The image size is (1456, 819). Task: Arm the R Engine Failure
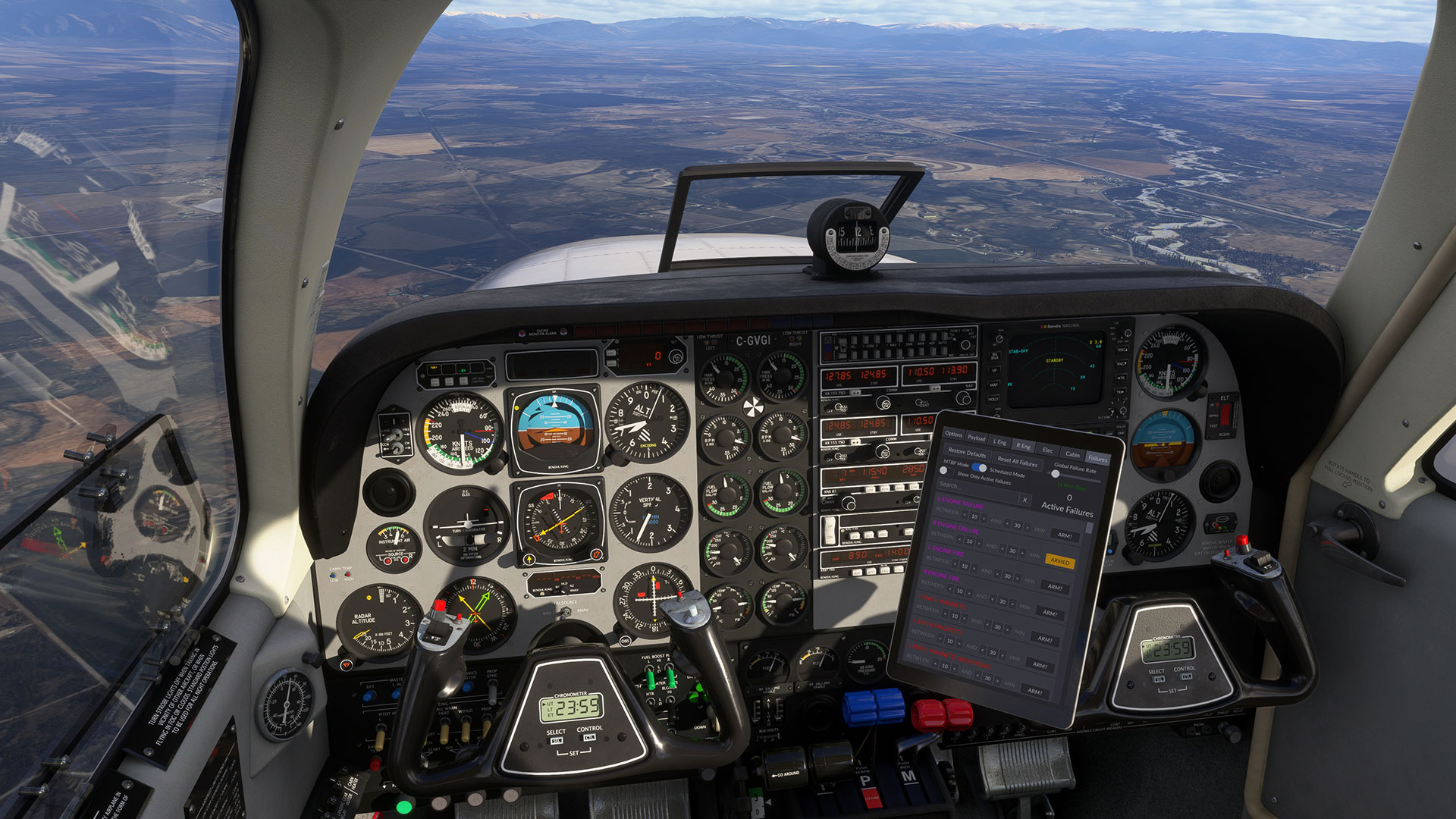pyautogui.click(x=1065, y=535)
